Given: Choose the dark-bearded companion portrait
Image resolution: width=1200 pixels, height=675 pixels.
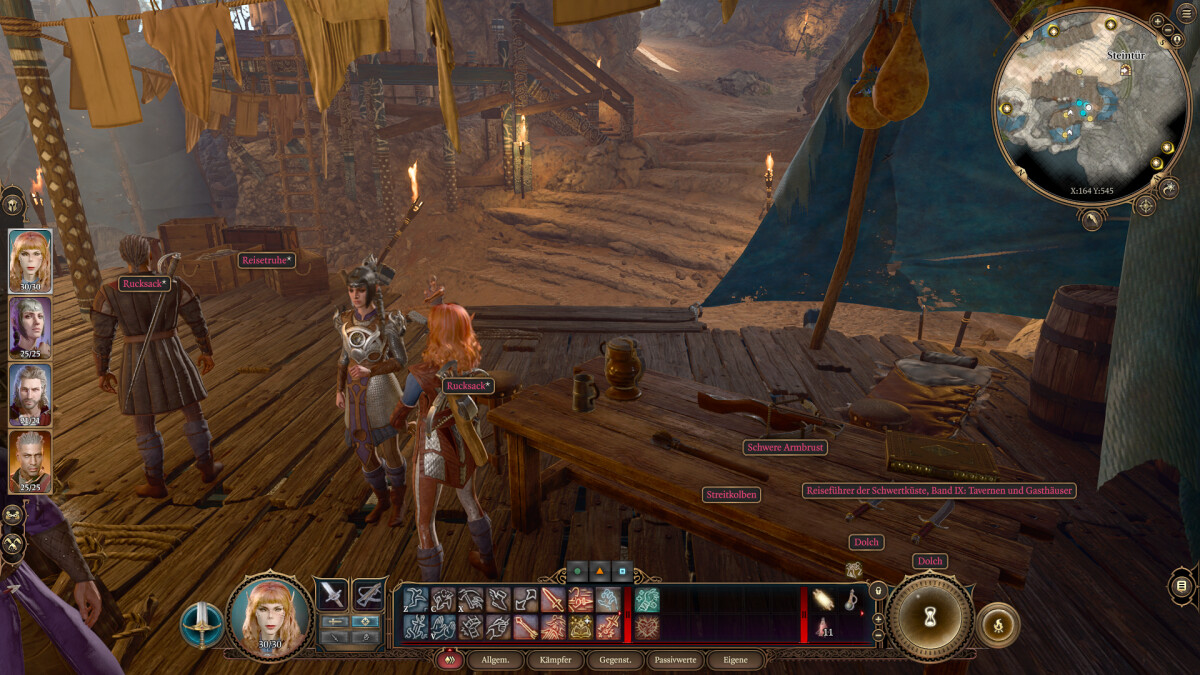Looking at the screenshot, I should (30, 394).
